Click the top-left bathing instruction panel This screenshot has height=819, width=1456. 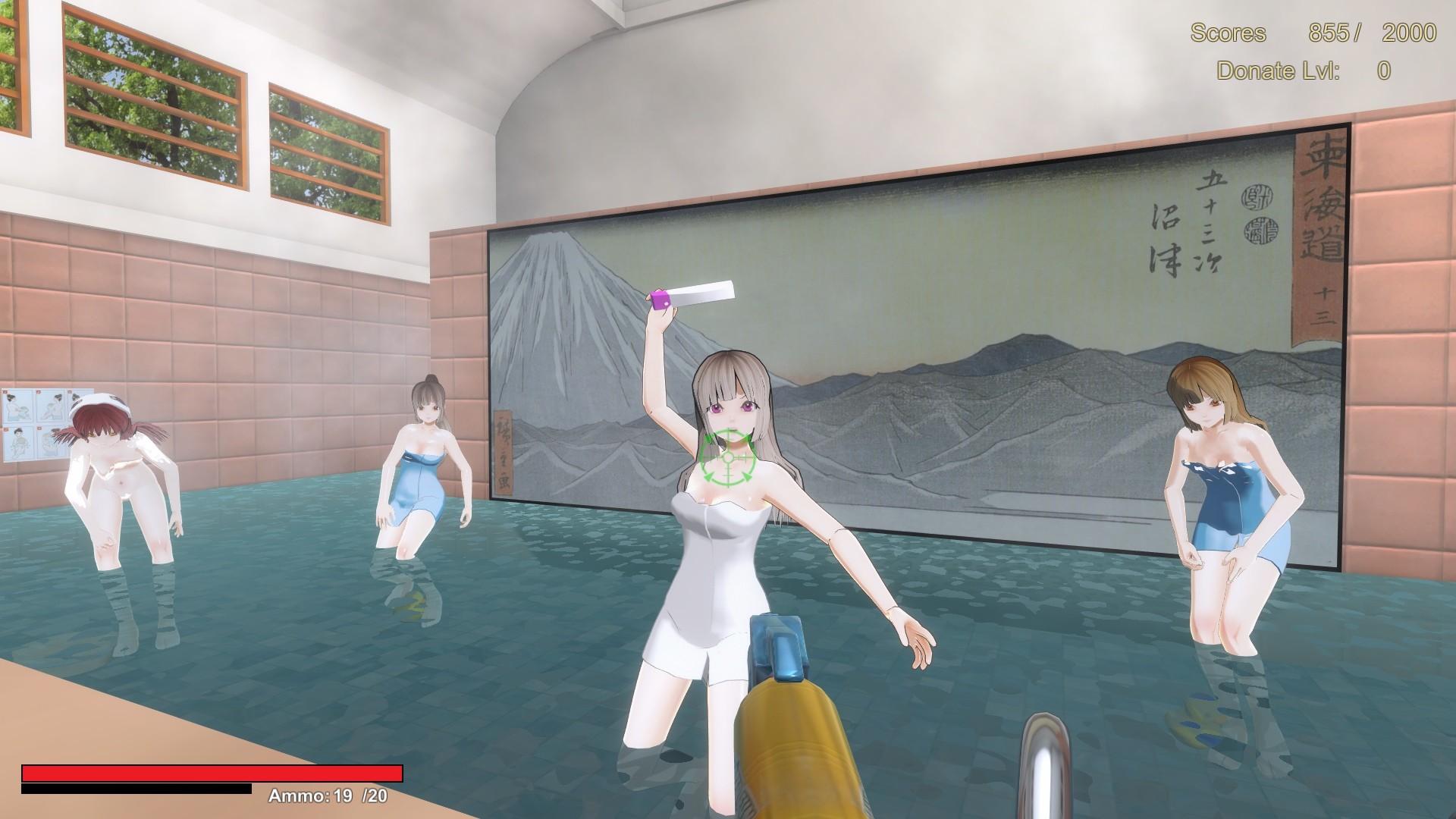coord(18,404)
